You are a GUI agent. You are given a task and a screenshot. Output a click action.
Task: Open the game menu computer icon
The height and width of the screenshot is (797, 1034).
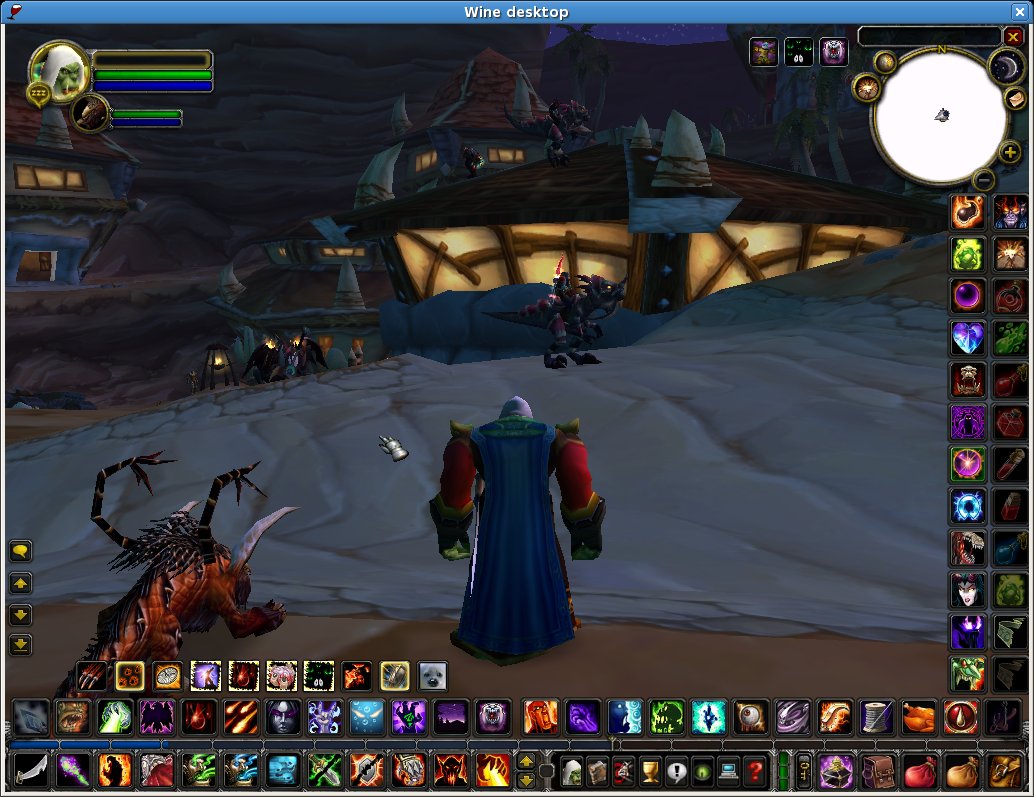(x=729, y=772)
